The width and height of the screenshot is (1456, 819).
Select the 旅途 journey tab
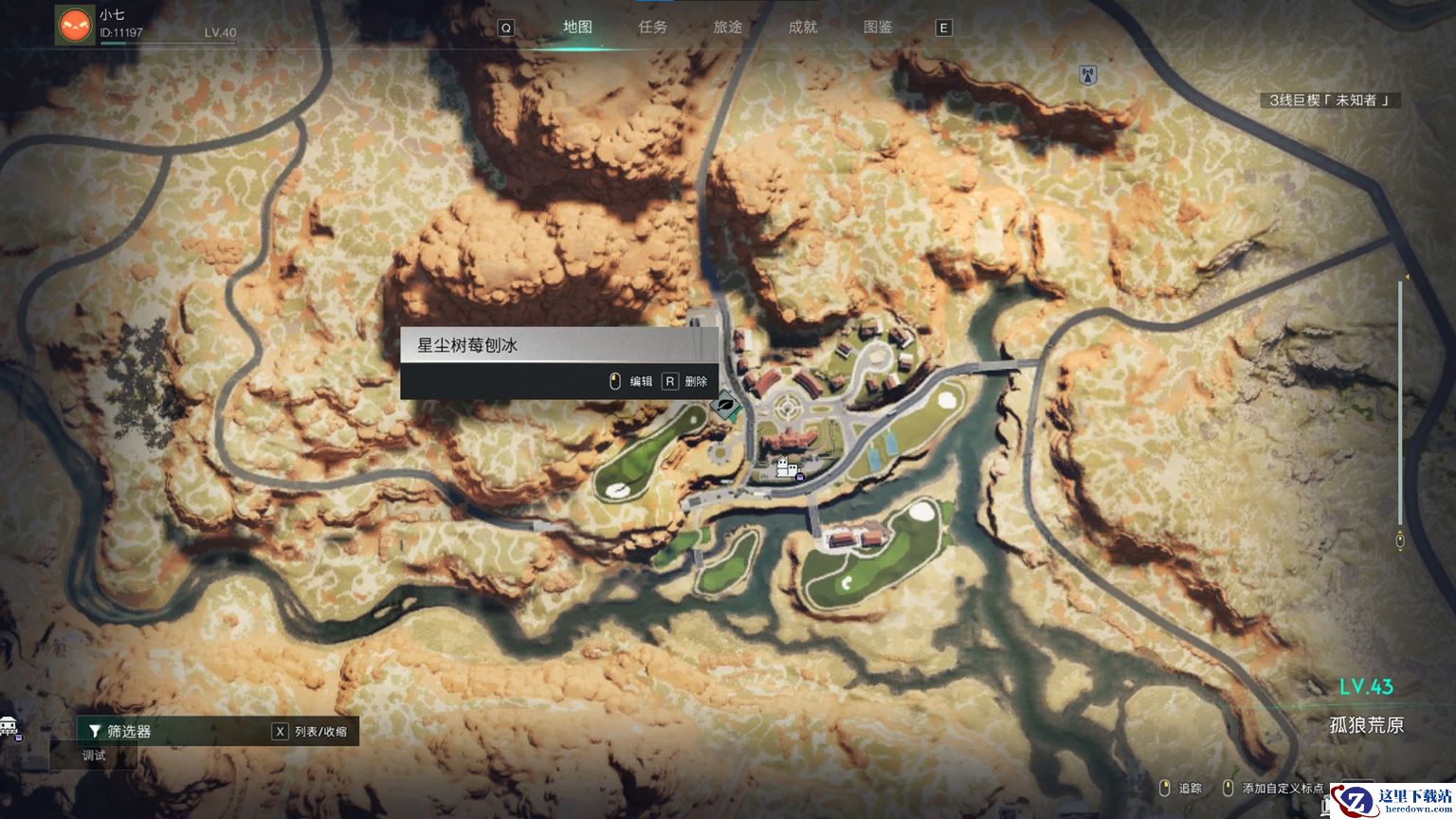point(728,27)
